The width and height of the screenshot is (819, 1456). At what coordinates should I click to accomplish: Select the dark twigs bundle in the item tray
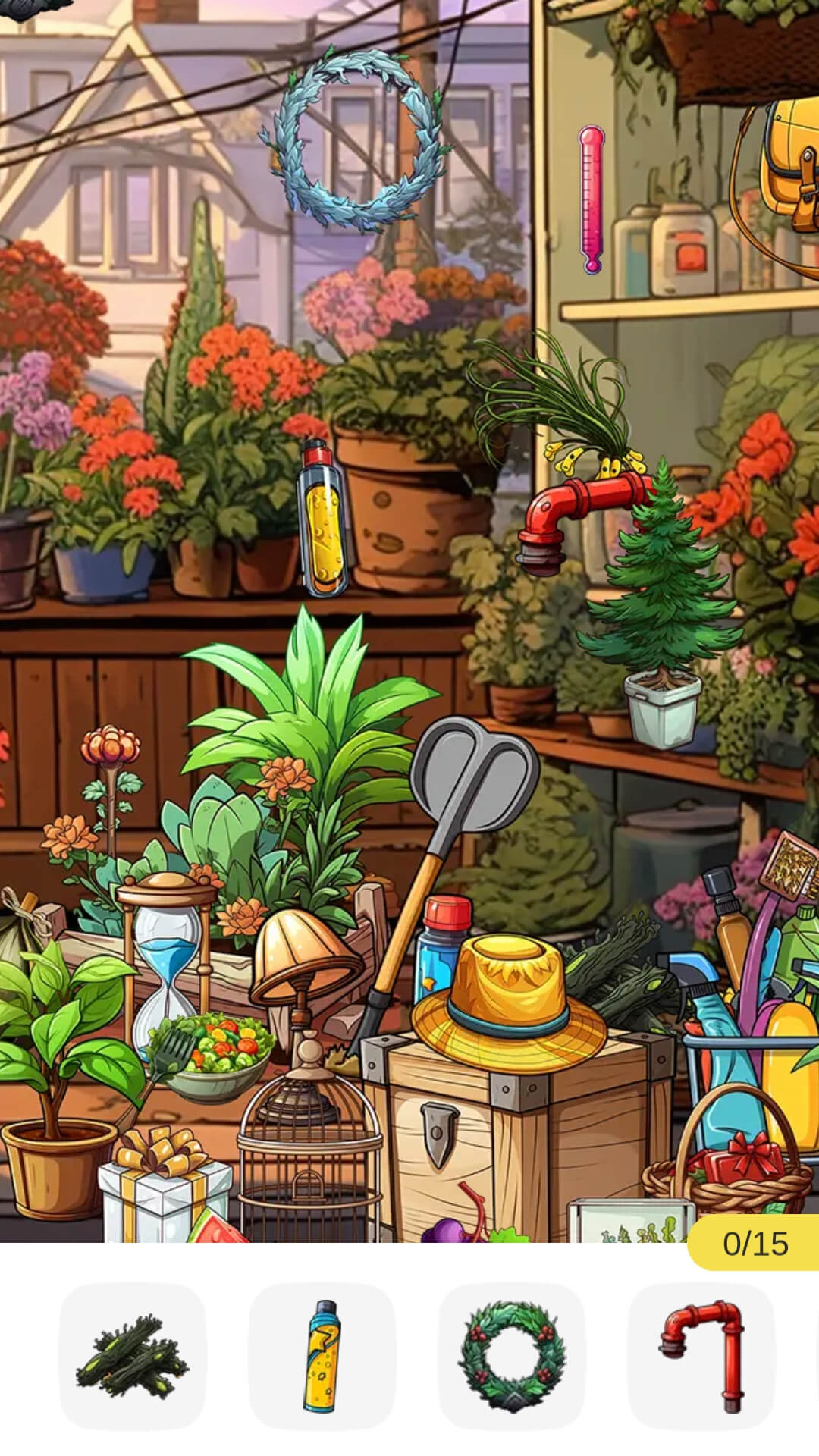click(x=133, y=1357)
